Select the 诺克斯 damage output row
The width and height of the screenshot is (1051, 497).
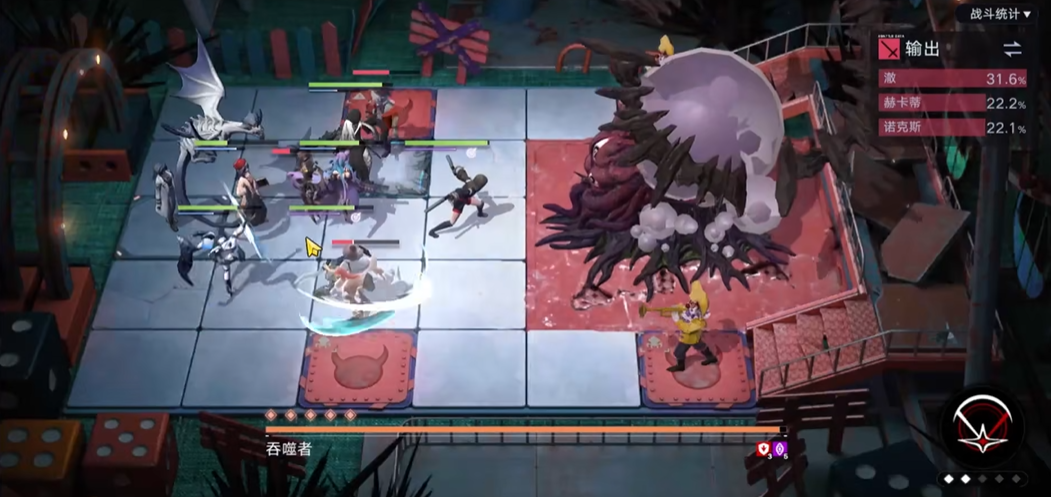953,127
